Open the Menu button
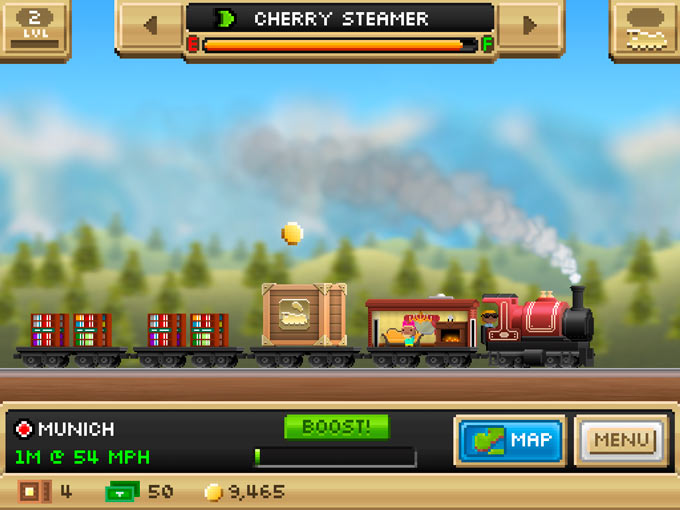 point(622,441)
